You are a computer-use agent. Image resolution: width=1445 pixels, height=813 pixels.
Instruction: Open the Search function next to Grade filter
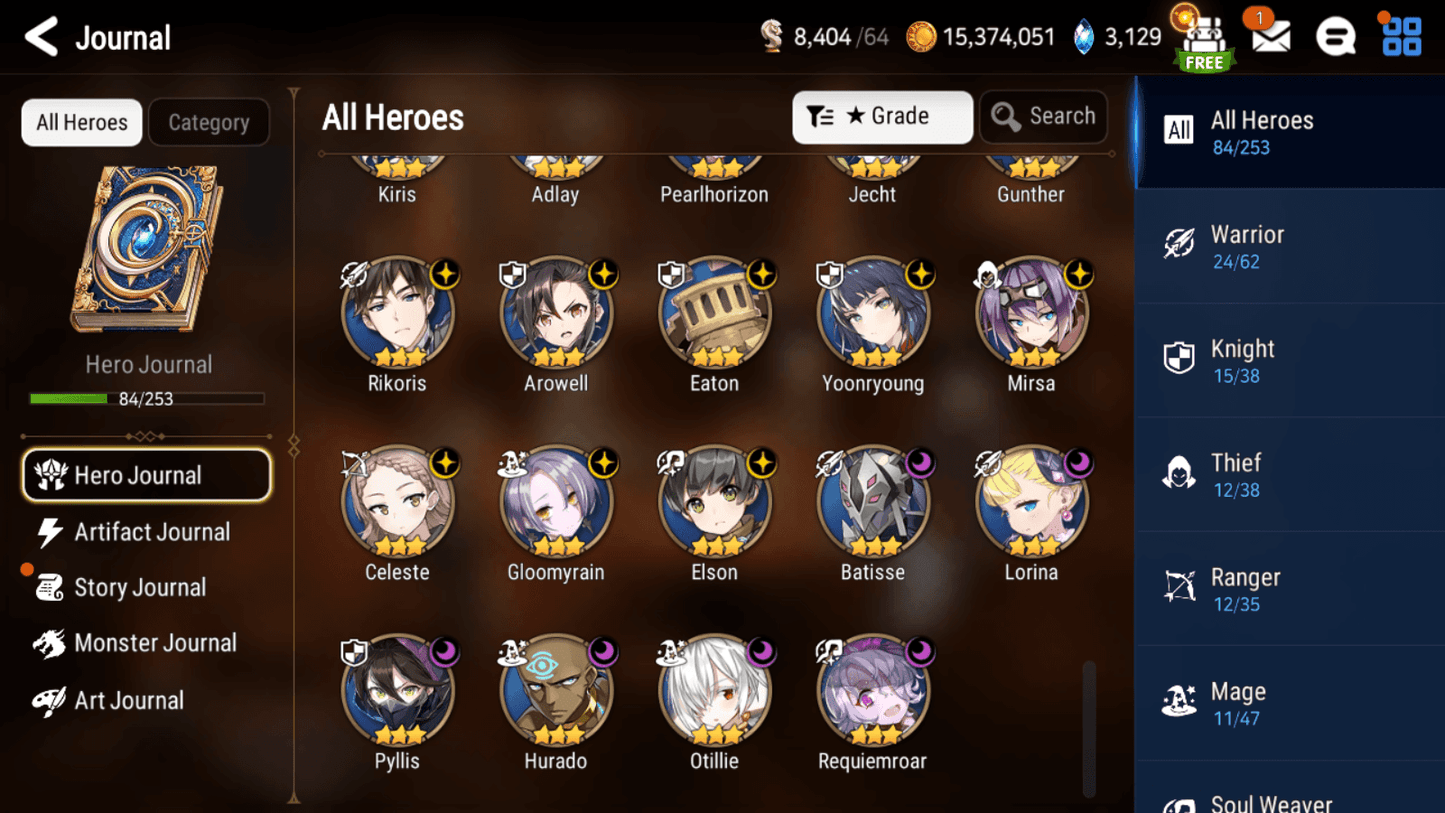point(1043,116)
